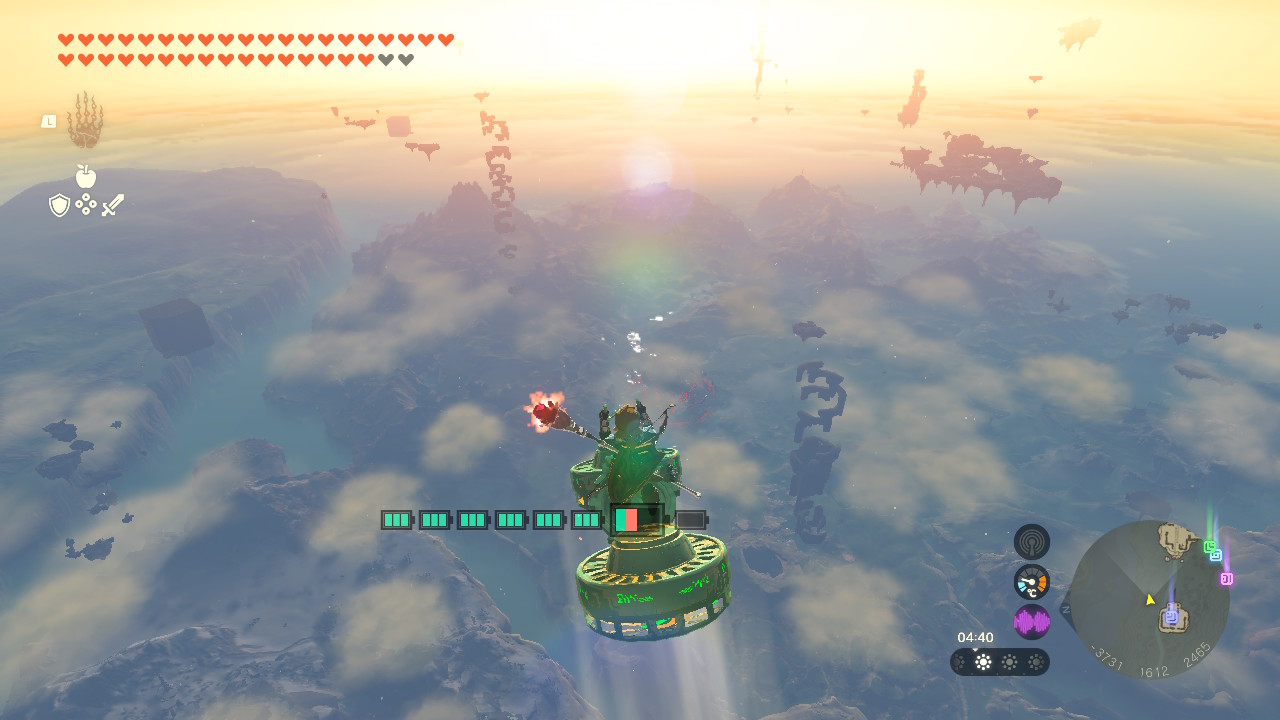The image size is (1280, 720).
Task: Open the sword weapon quick-select icon
Action: pos(112,205)
